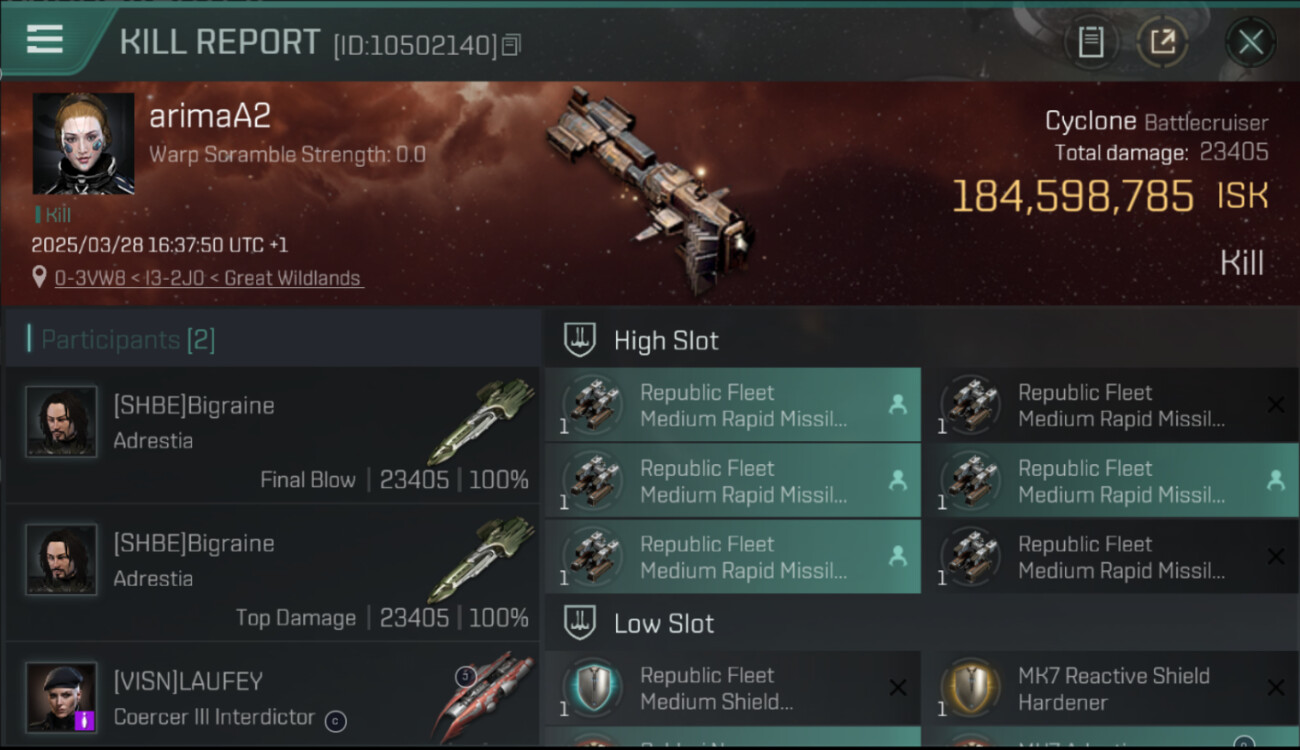Select the LAUFEY participant row
1300x750 pixels.
coord(272,696)
